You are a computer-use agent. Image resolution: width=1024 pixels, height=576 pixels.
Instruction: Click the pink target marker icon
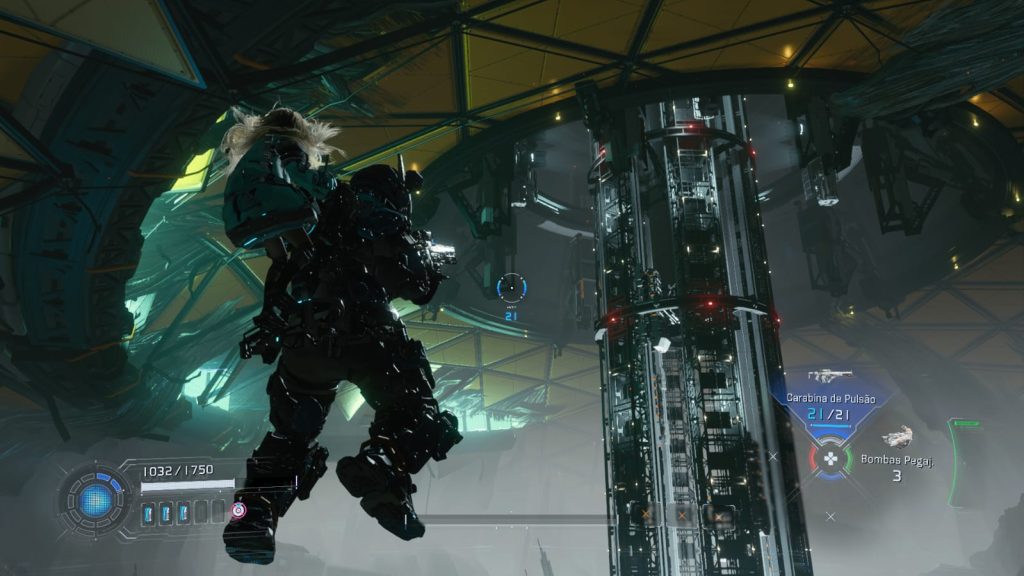pyautogui.click(x=238, y=510)
